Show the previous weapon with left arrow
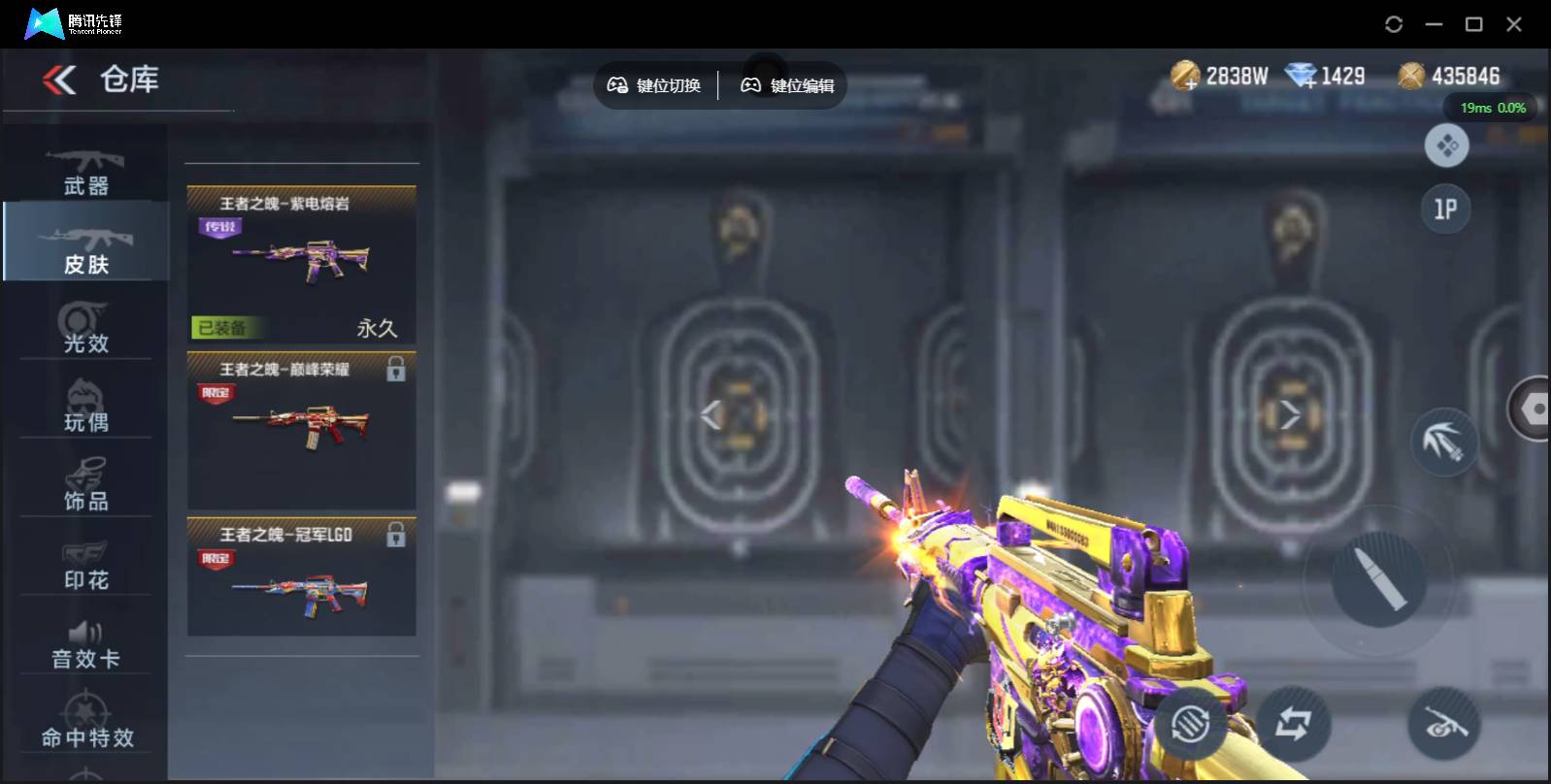Image resolution: width=1551 pixels, height=784 pixels. coord(711,415)
